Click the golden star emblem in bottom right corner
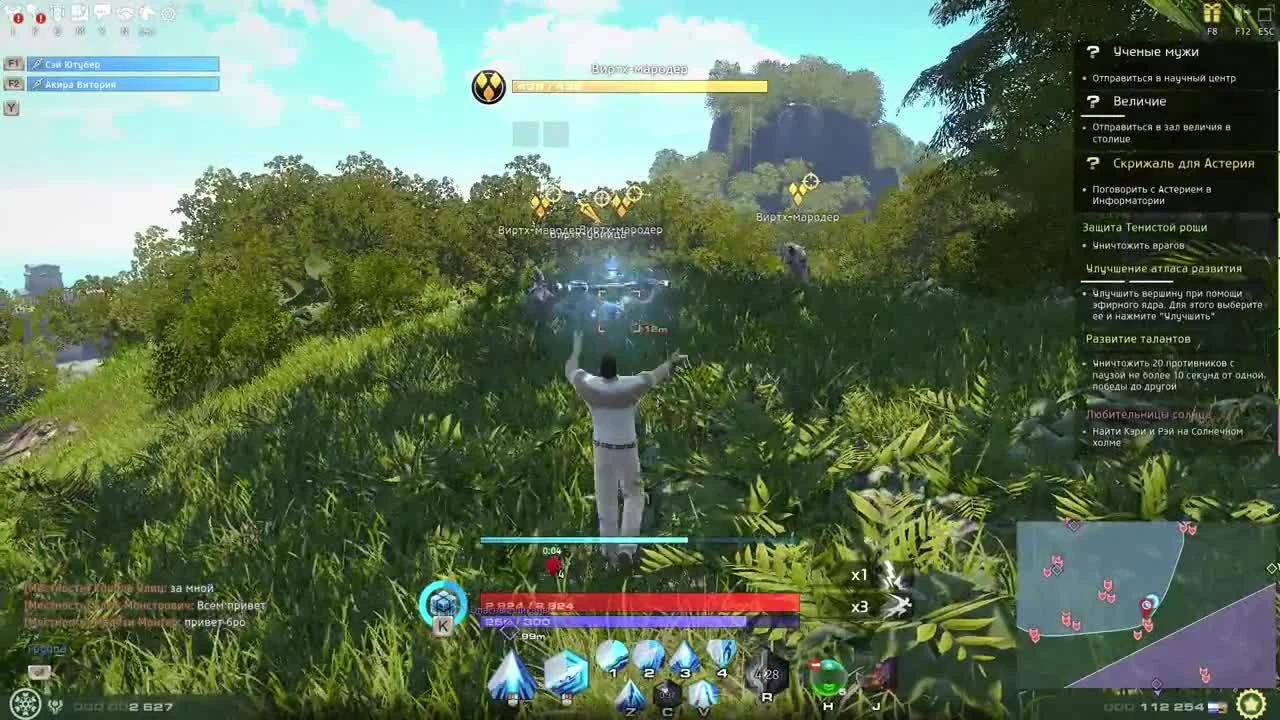The image size is (1280, 720). pos(1251,704)
